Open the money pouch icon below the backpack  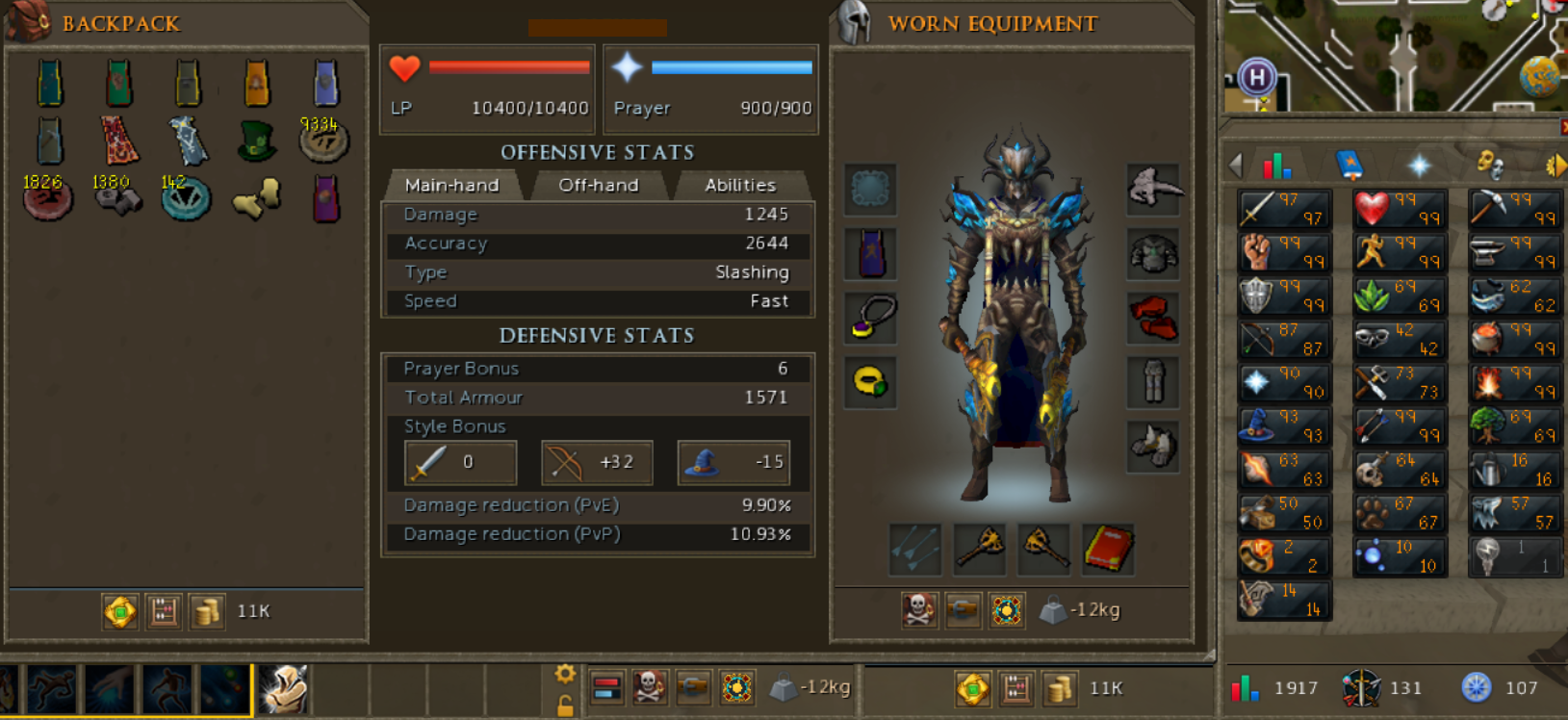pyautogui.click(x=207, y=611)
